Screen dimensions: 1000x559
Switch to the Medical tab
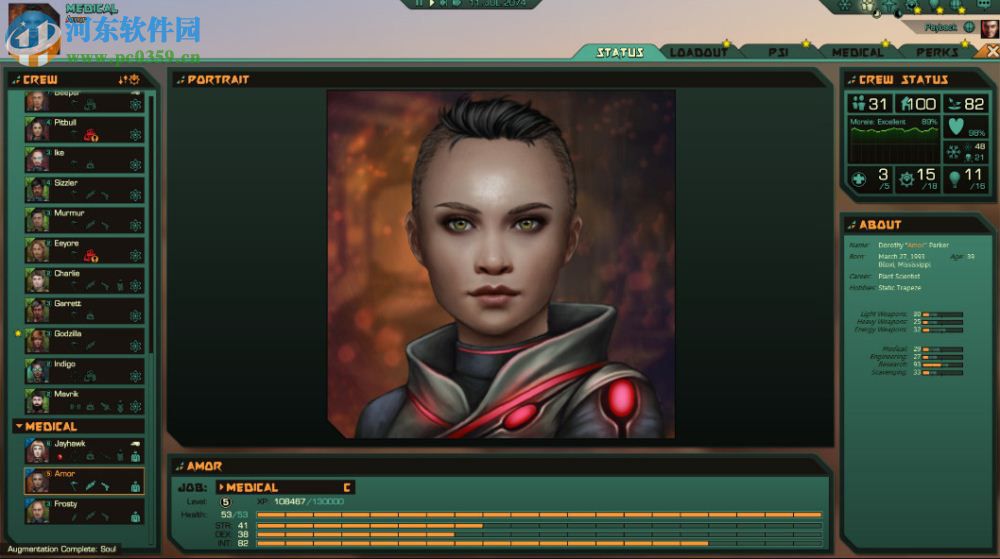click(857, 52)
